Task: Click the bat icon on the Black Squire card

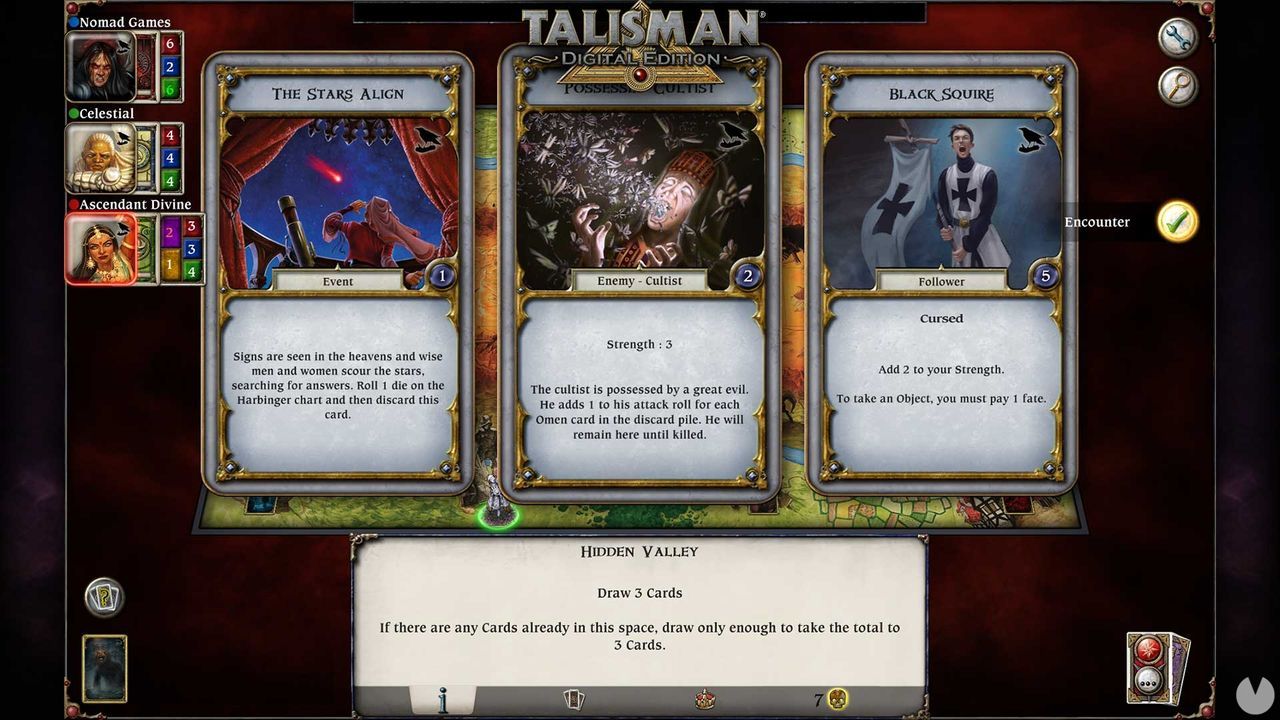Action: pos(1030,140)
